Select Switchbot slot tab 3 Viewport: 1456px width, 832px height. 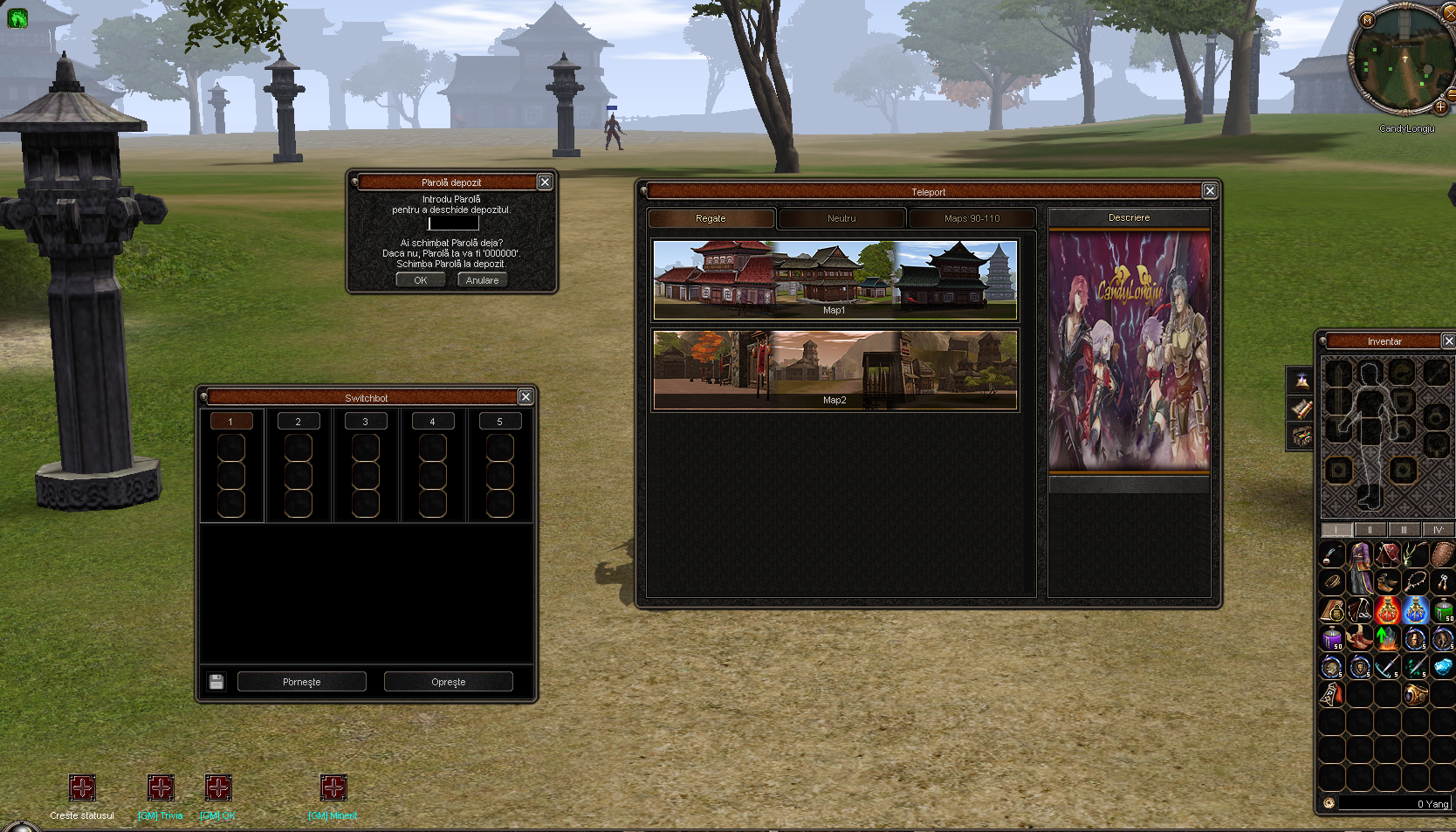365,422
